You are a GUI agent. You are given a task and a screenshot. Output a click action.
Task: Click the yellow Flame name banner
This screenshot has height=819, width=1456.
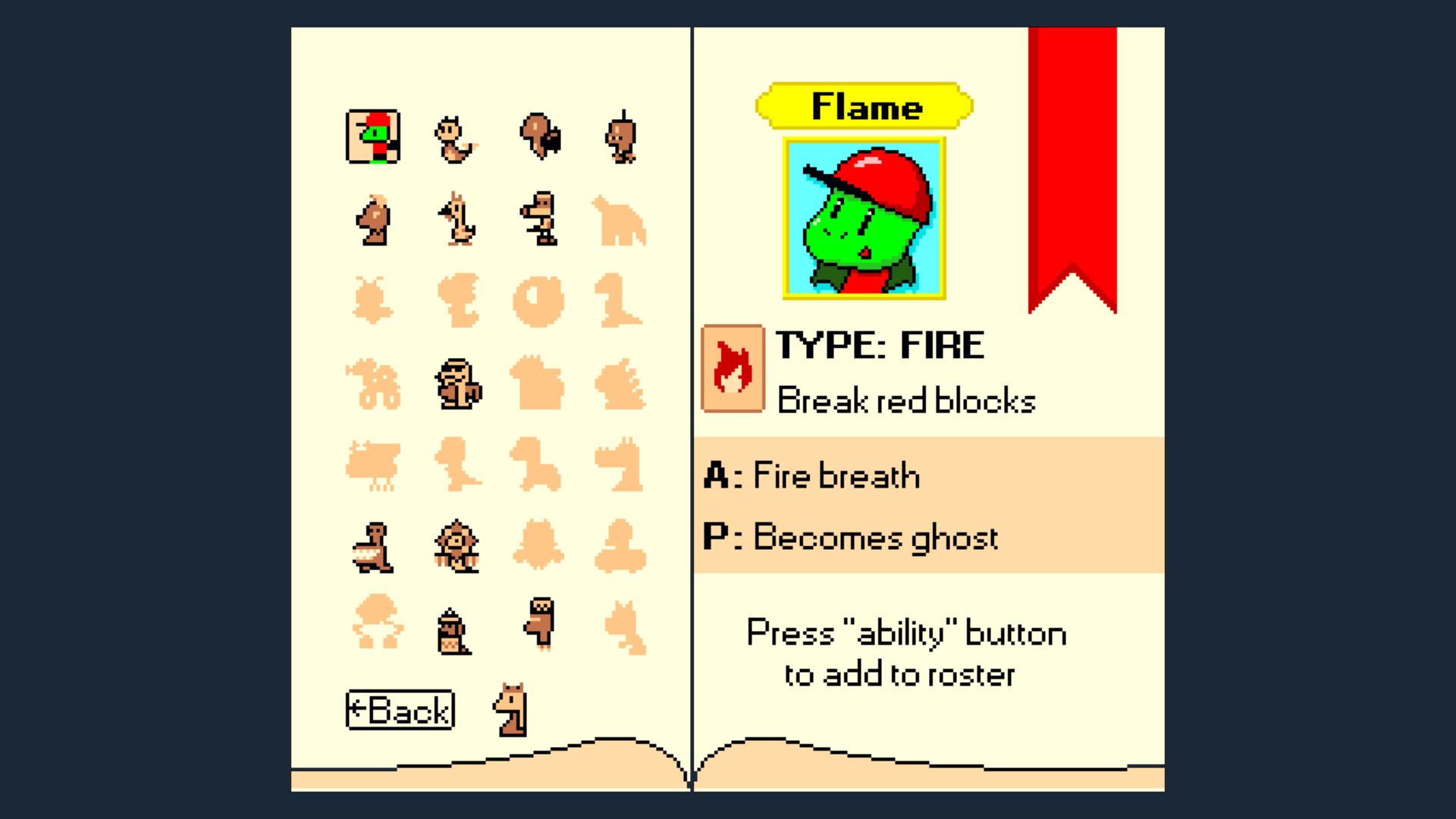pos(864,106)
